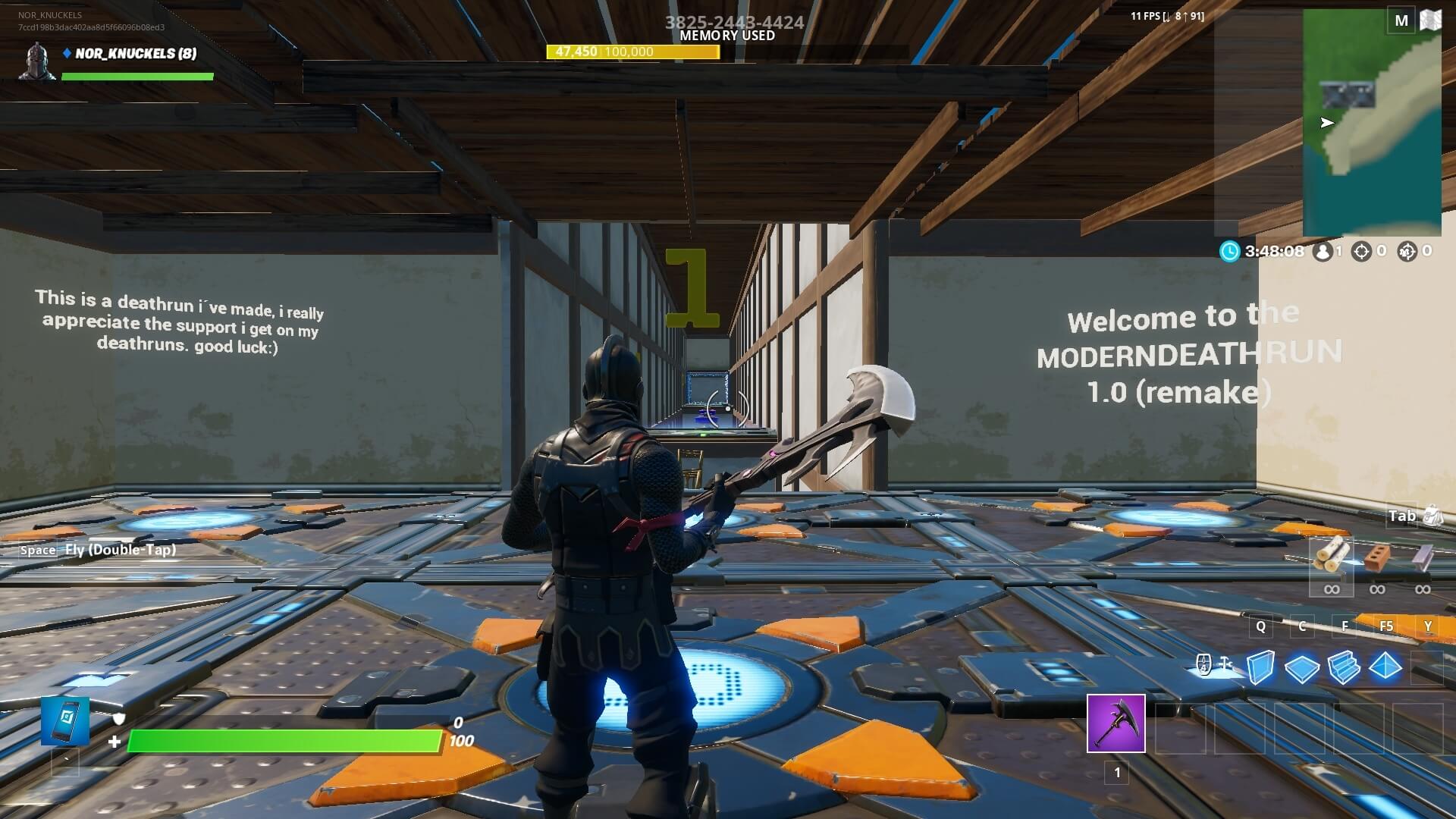Click the blue clock timer icon

[1229, 251]
